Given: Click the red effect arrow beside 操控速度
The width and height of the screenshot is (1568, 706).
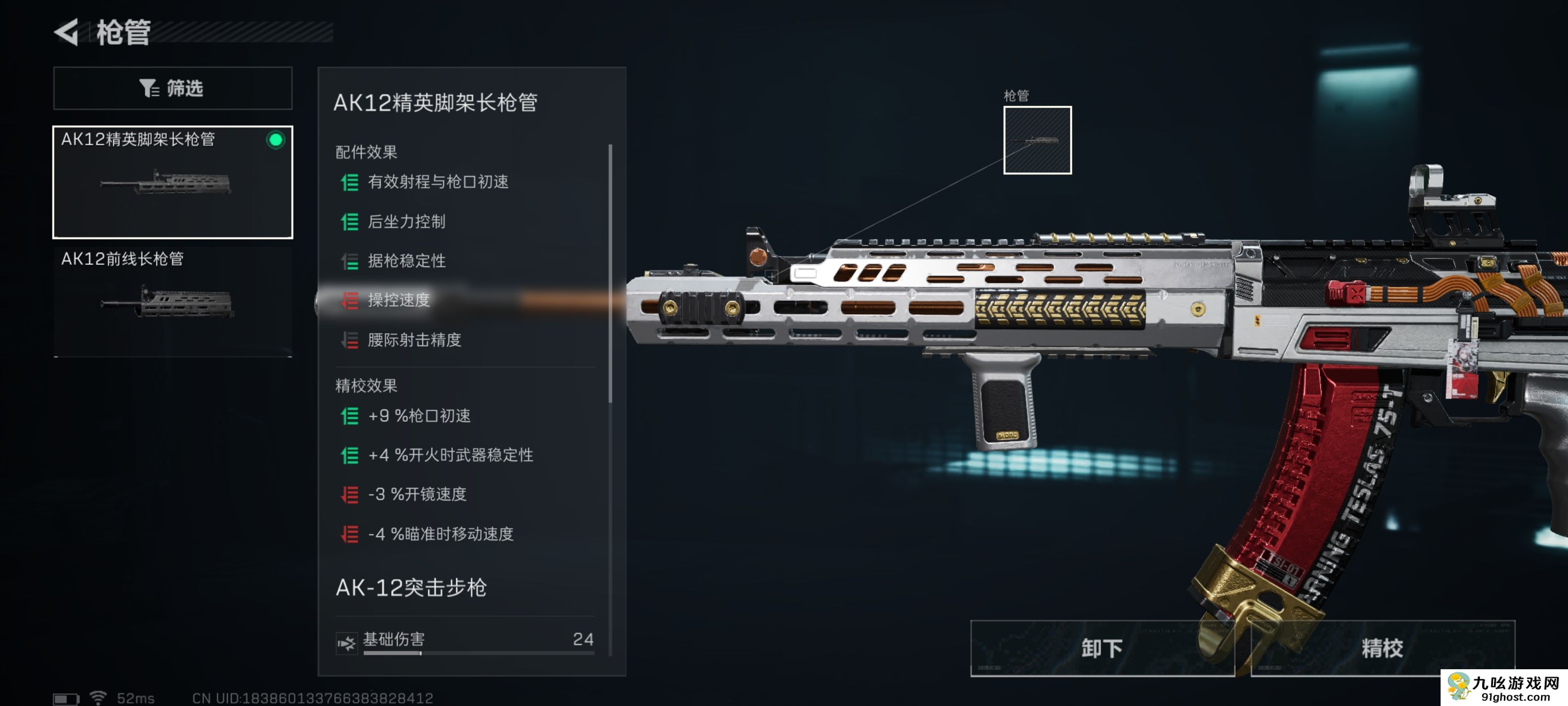Looking at the screenshot, I should point(349,301).
